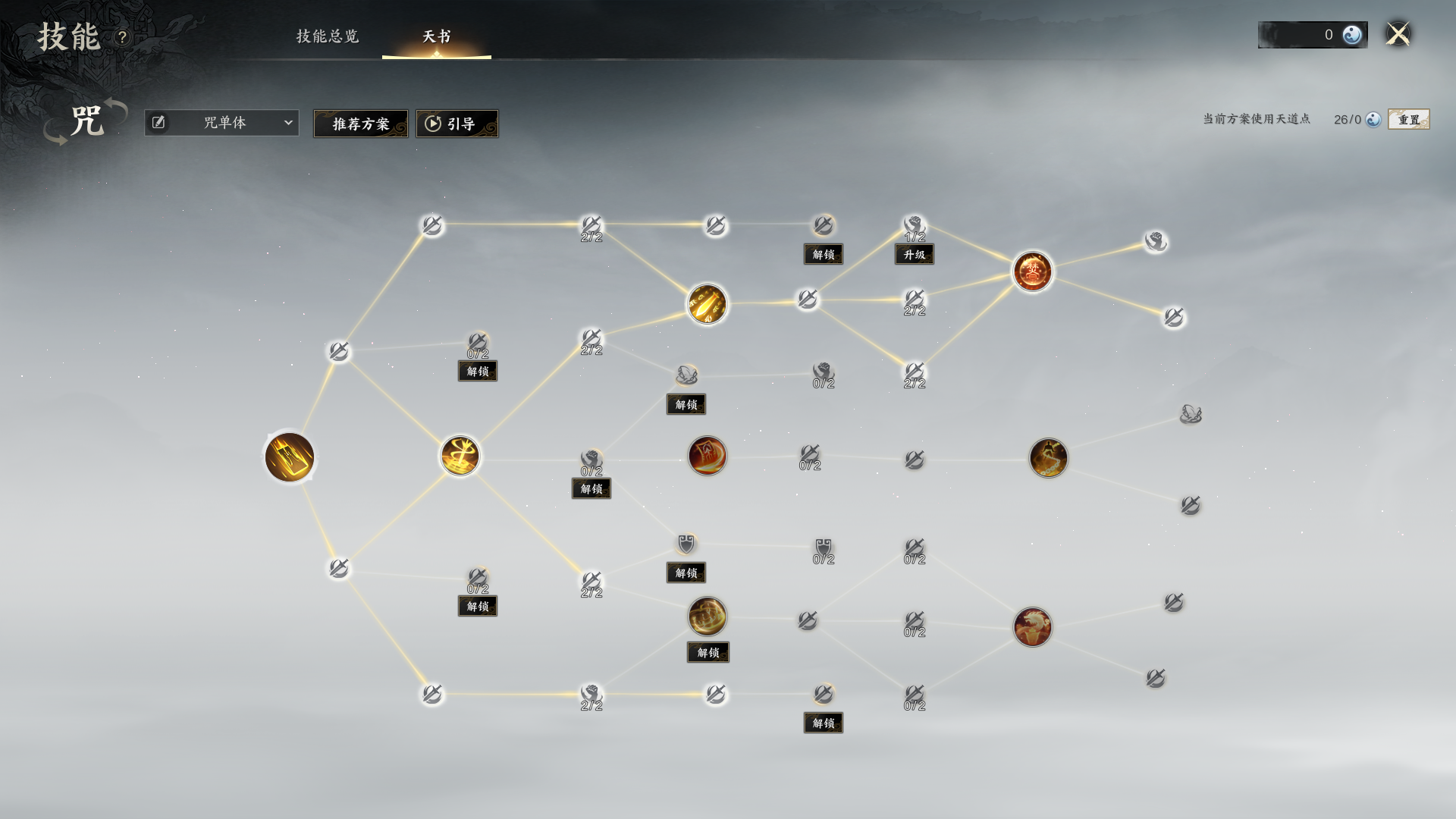Viewport: 1456px width, 819px height.
Task: Select the golden sword skill node
Action: point(460,456)
